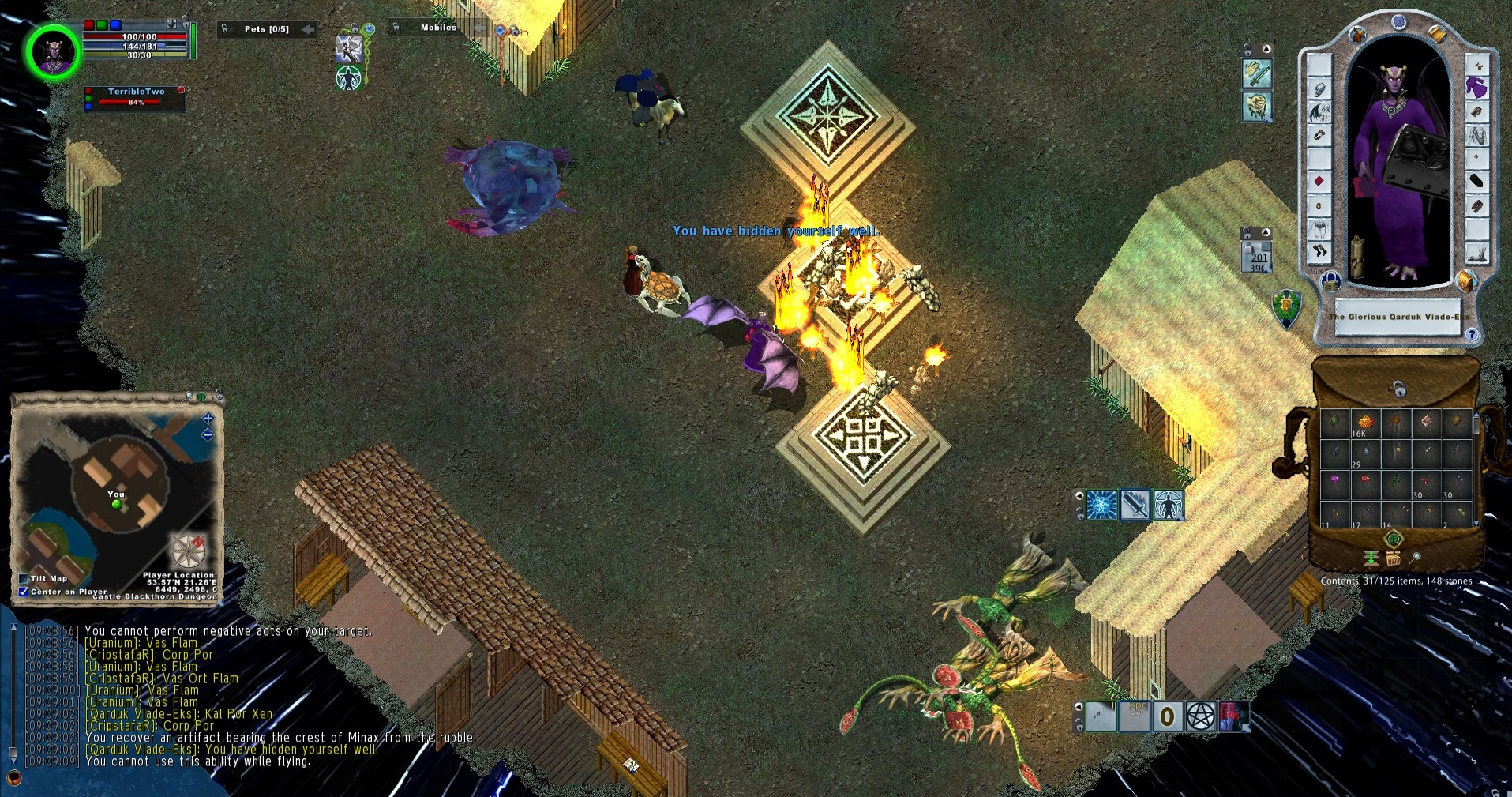The height and width of the screenshot is (797, 1512).
Task: Select the purple robe equipment slot
Action: click(x=1476, y=88)
